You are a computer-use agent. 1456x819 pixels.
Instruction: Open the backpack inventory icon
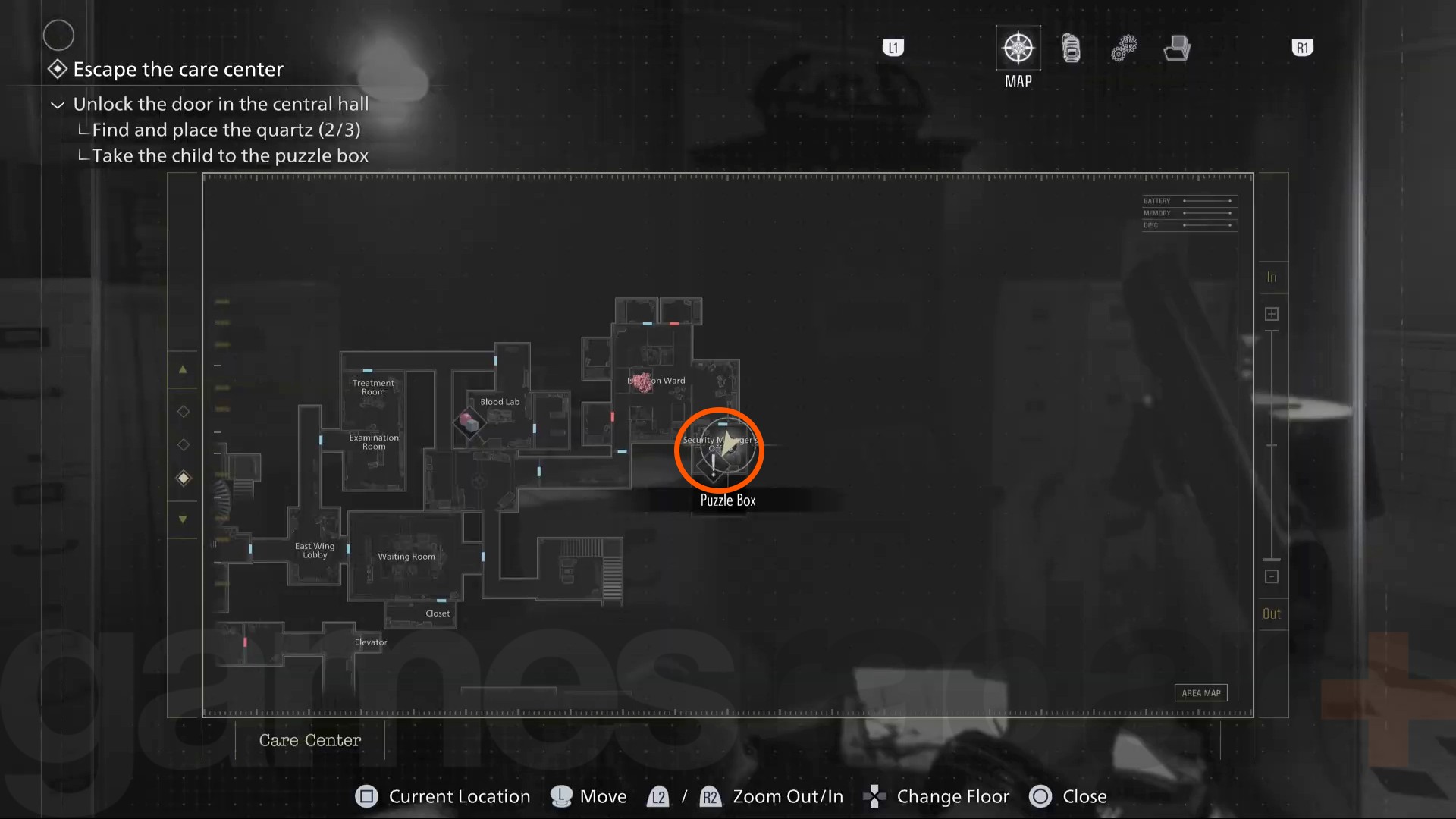point(1071,47)
